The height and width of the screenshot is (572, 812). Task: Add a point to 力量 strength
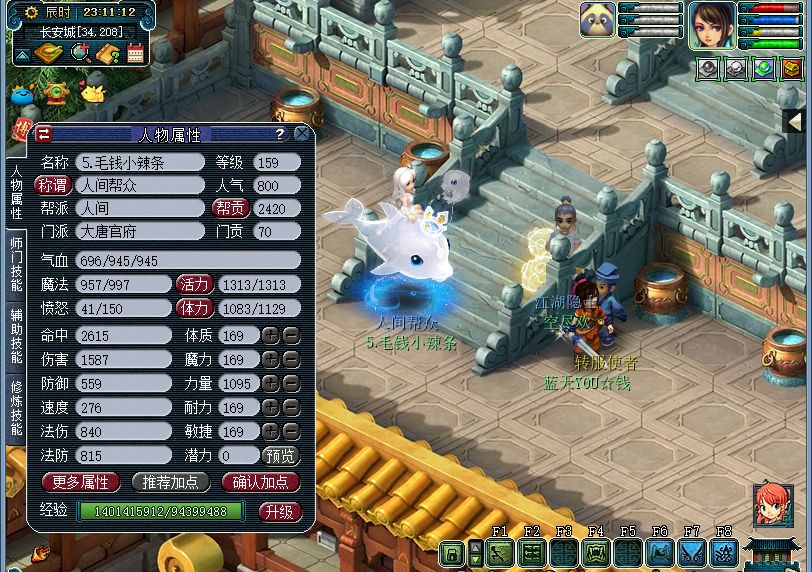pos(270,384)
